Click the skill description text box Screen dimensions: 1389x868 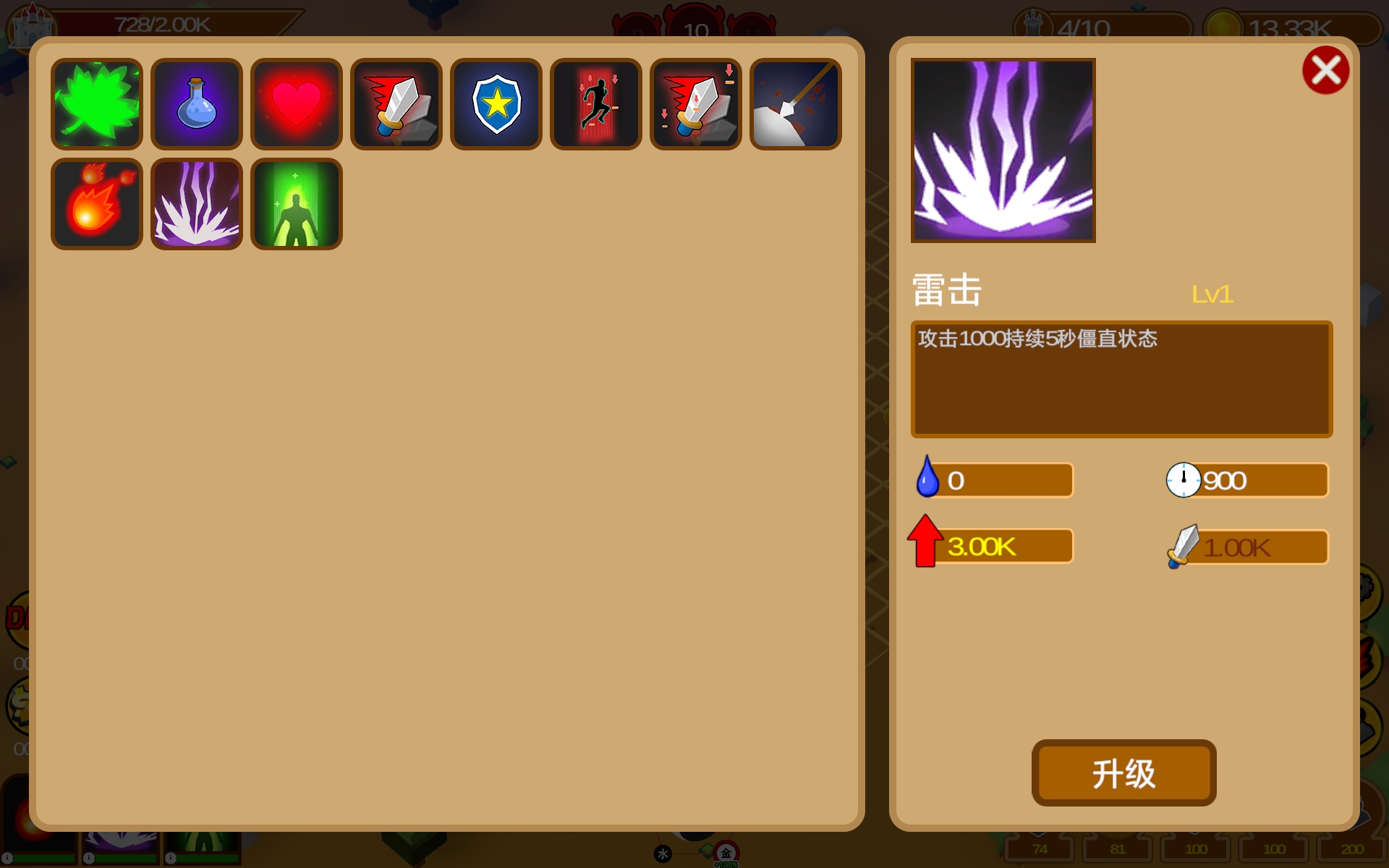1121,379
